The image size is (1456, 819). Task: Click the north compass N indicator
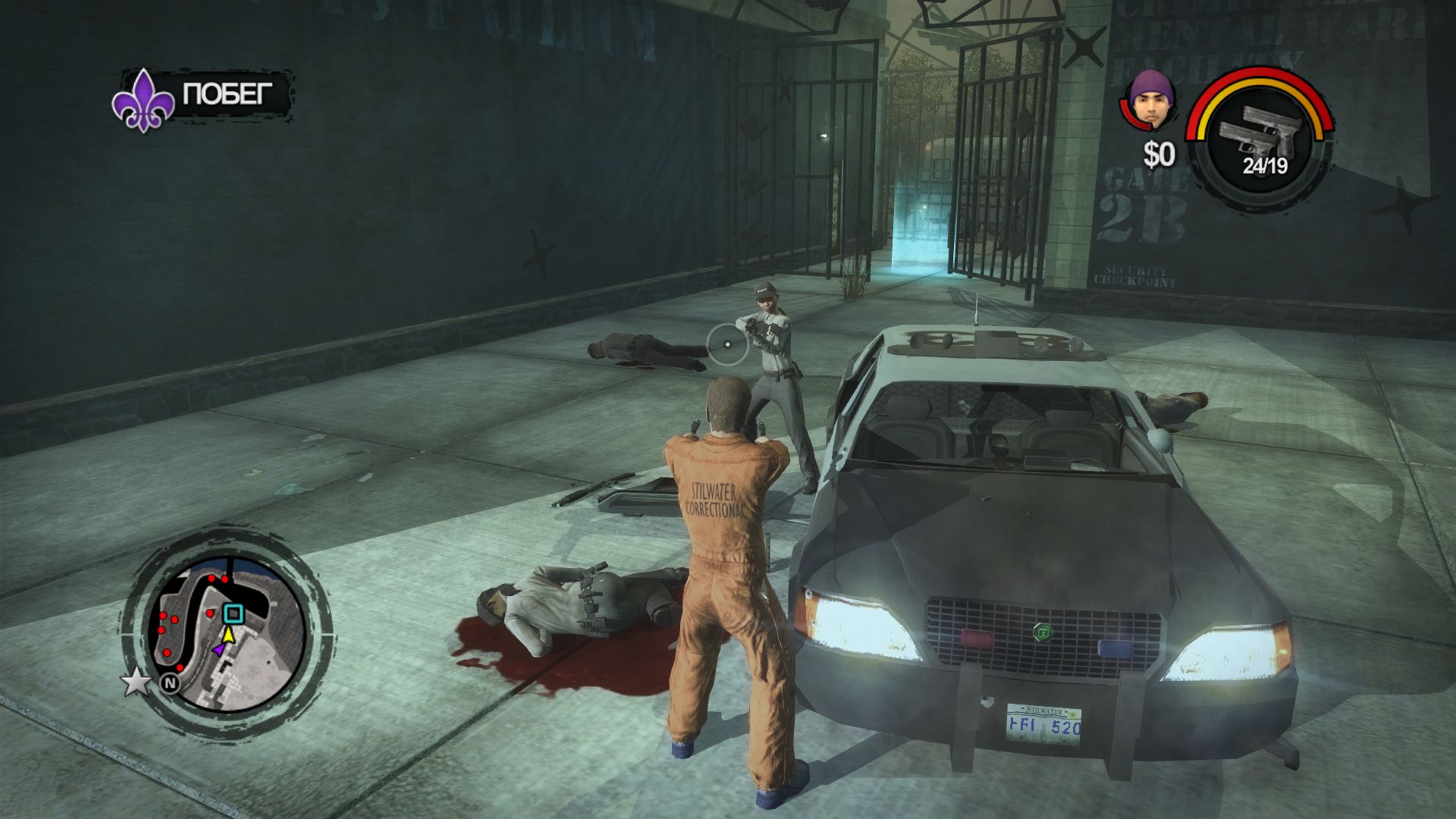(x=170, y=683)
